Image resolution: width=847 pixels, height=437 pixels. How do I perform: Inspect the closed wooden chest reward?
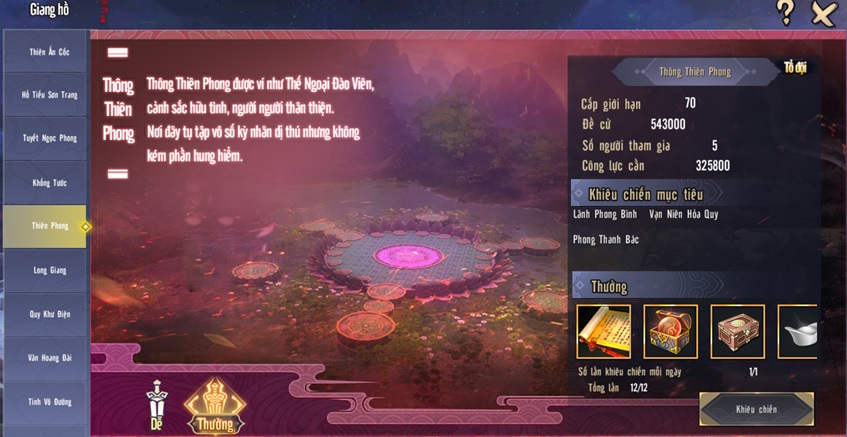[737, 331]
